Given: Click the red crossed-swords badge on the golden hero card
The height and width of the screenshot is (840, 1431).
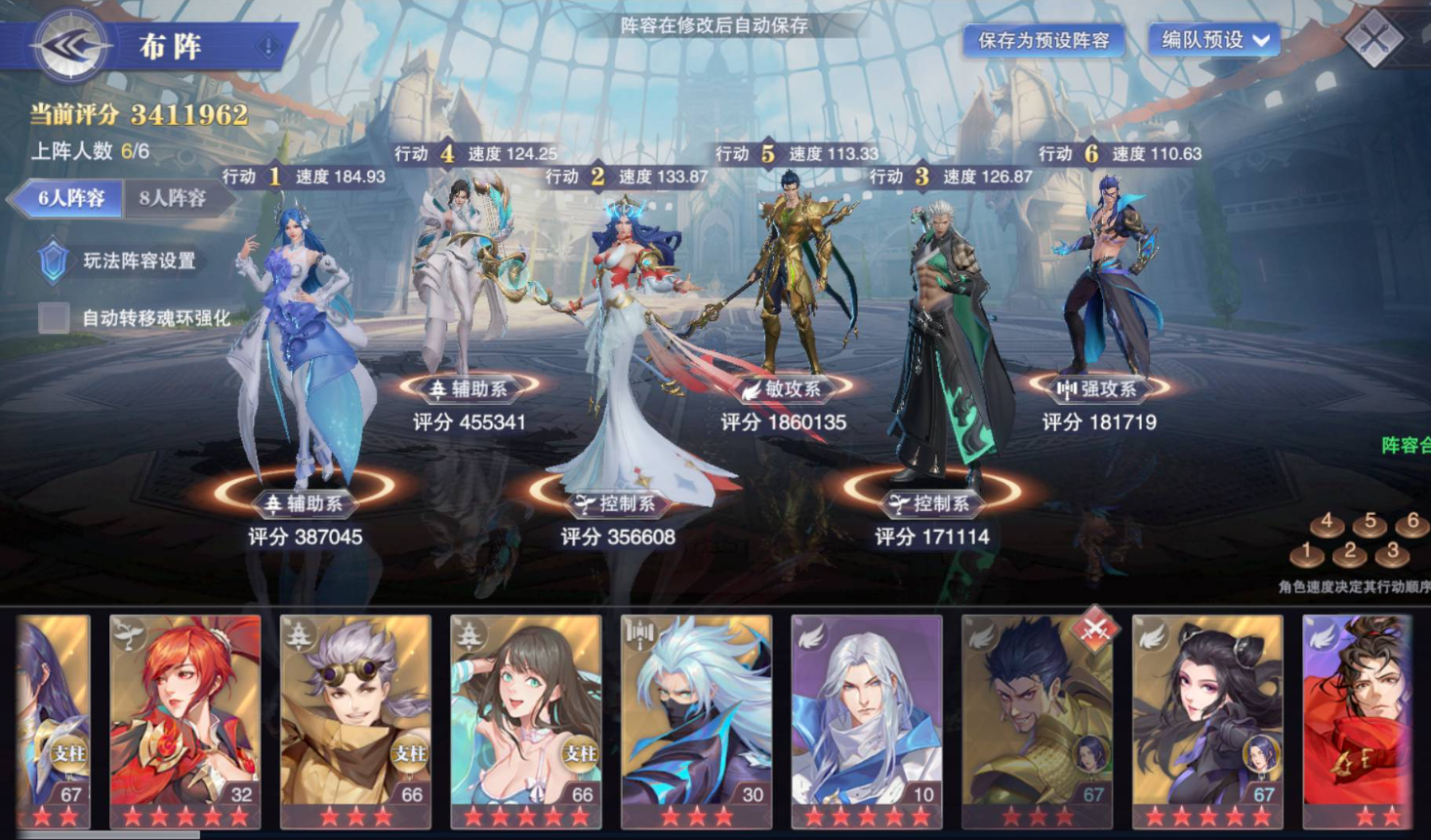Looking at the screenshot, I should pyautogui.click(x=1096, y=630).
